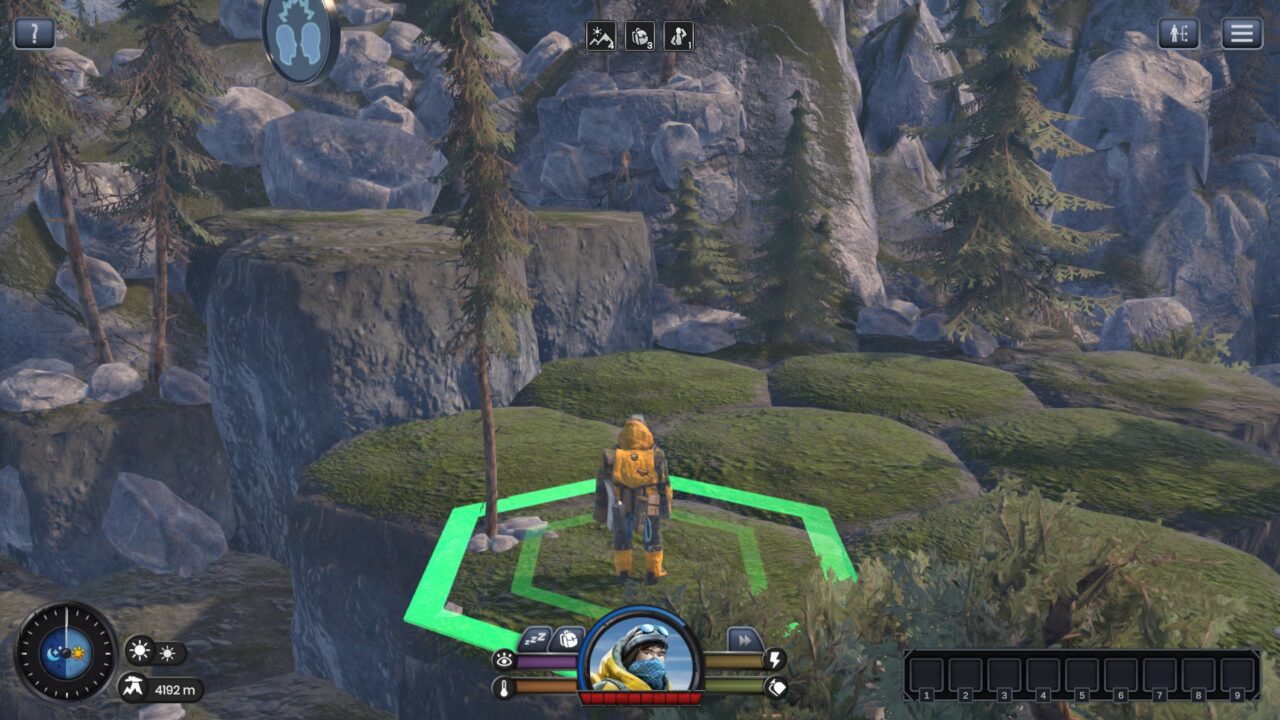The image size is (1280, 720).
Task: Click the climber exit door button
Action: 1179,33
